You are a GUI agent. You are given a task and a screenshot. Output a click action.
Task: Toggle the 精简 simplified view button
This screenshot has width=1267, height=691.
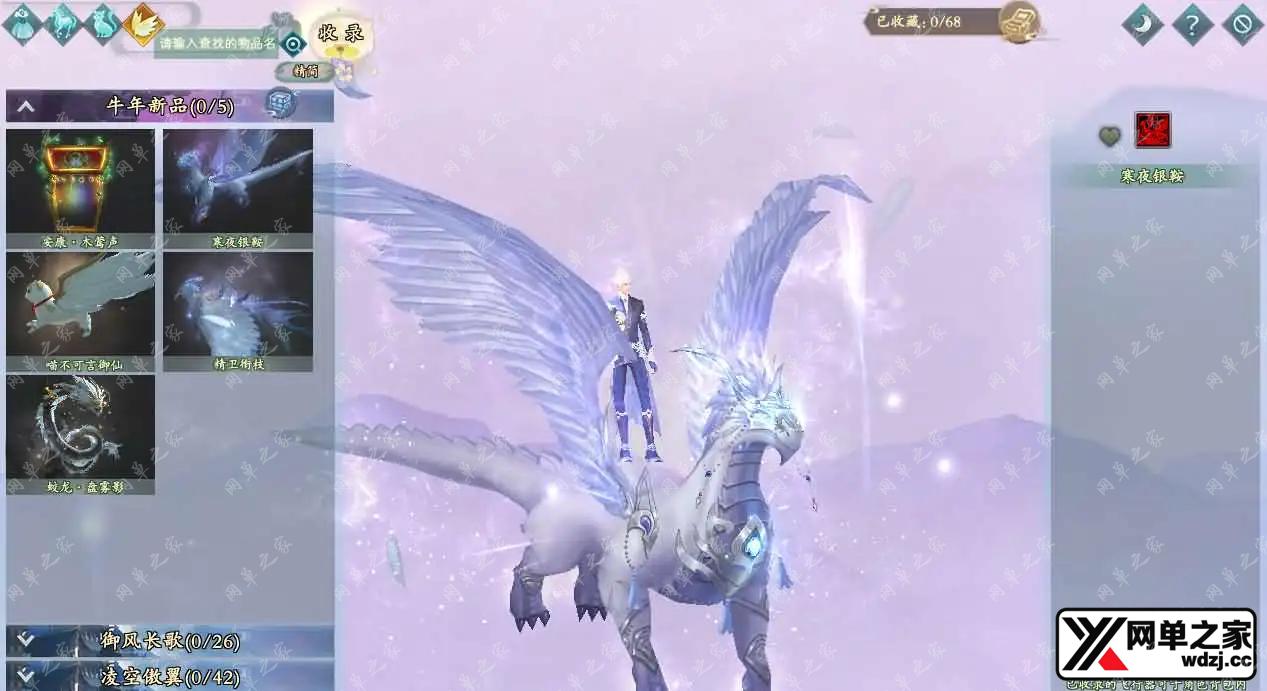[x=299, y=71]
